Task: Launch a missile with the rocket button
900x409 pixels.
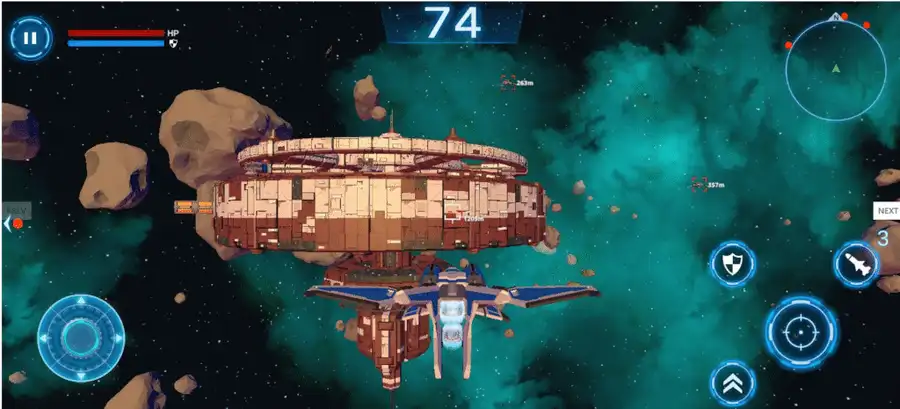Action: (x=856, y=265)
